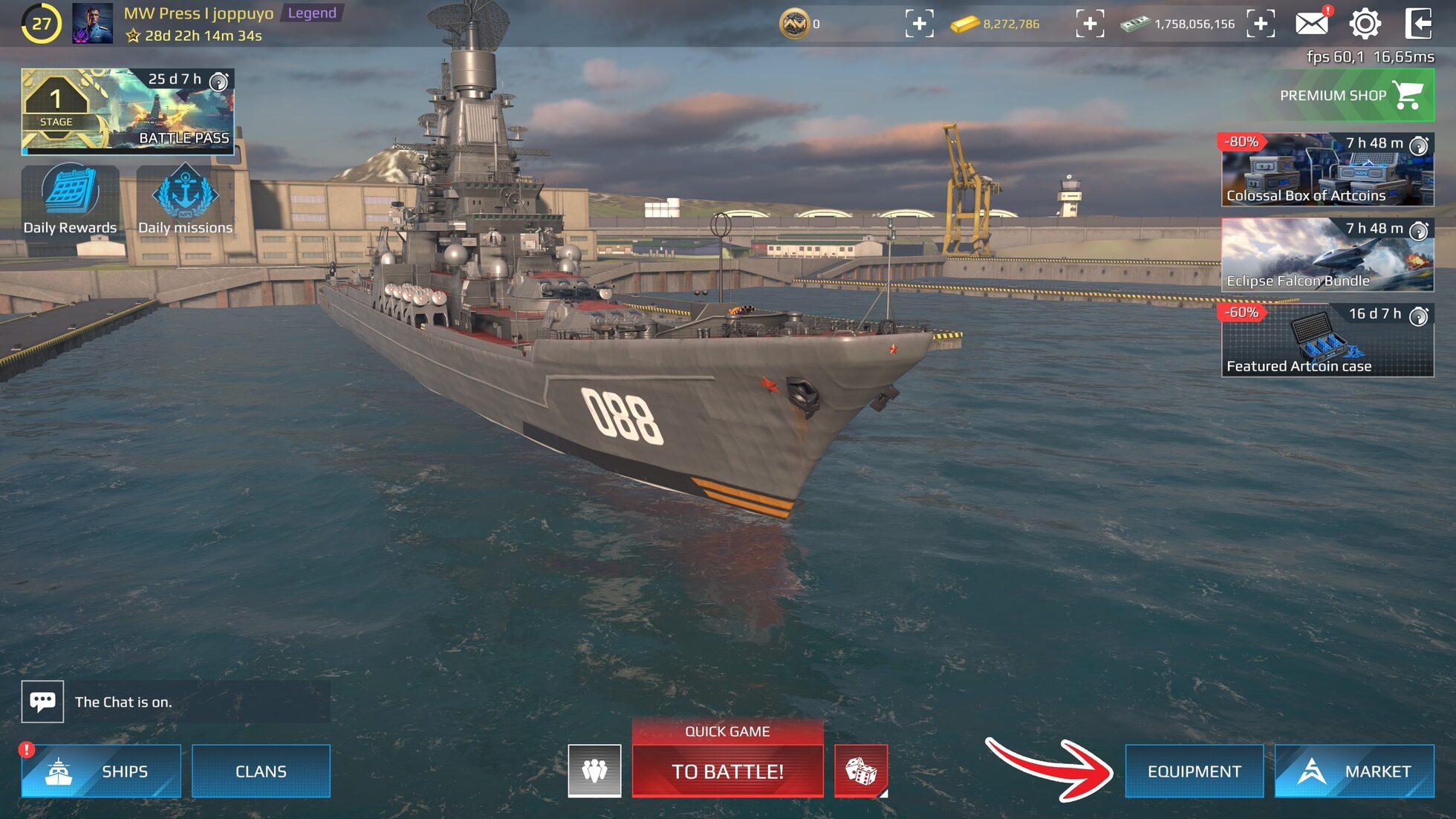Add Artcoins with the plus button

coord(921,24)
